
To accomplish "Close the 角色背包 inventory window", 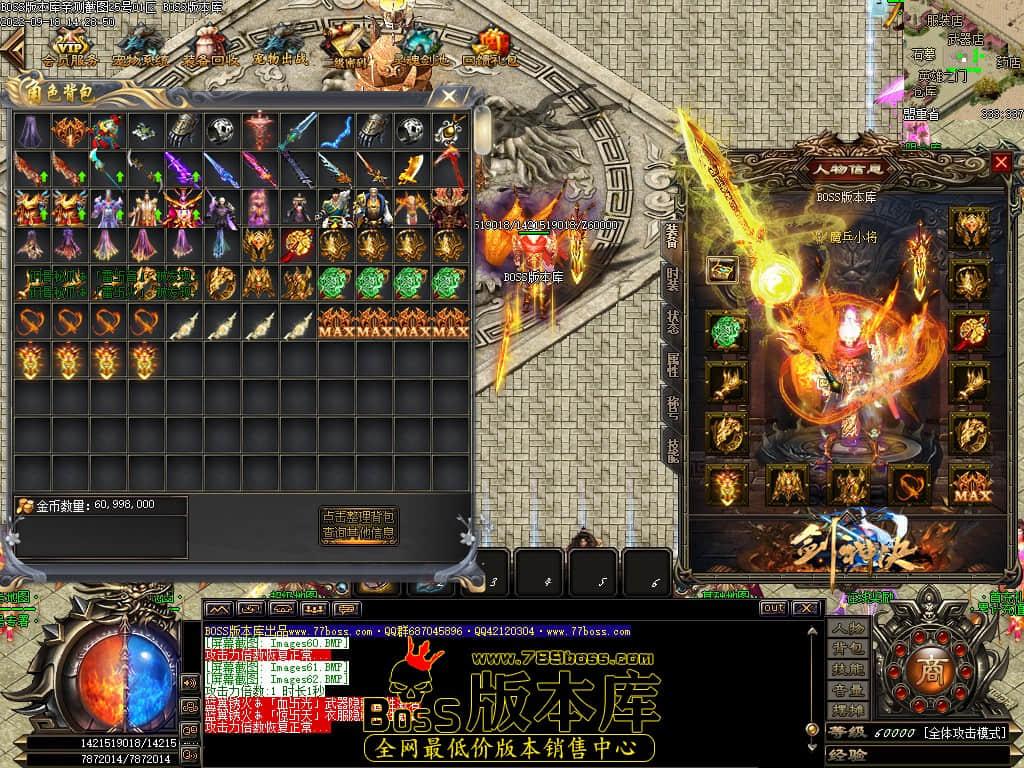I will point(449,96).
